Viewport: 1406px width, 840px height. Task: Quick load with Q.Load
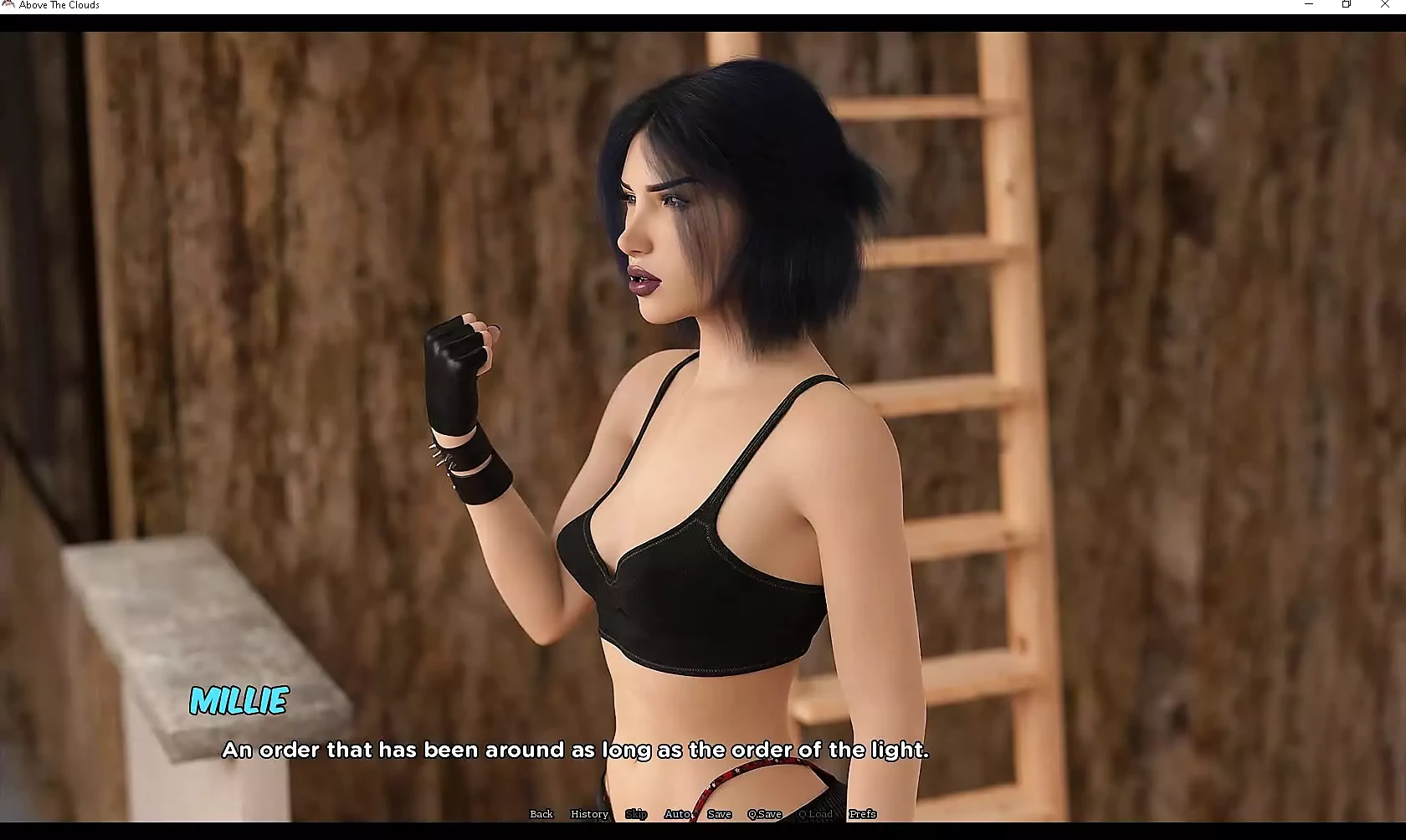pyautogui.click(x=816, y=814)
